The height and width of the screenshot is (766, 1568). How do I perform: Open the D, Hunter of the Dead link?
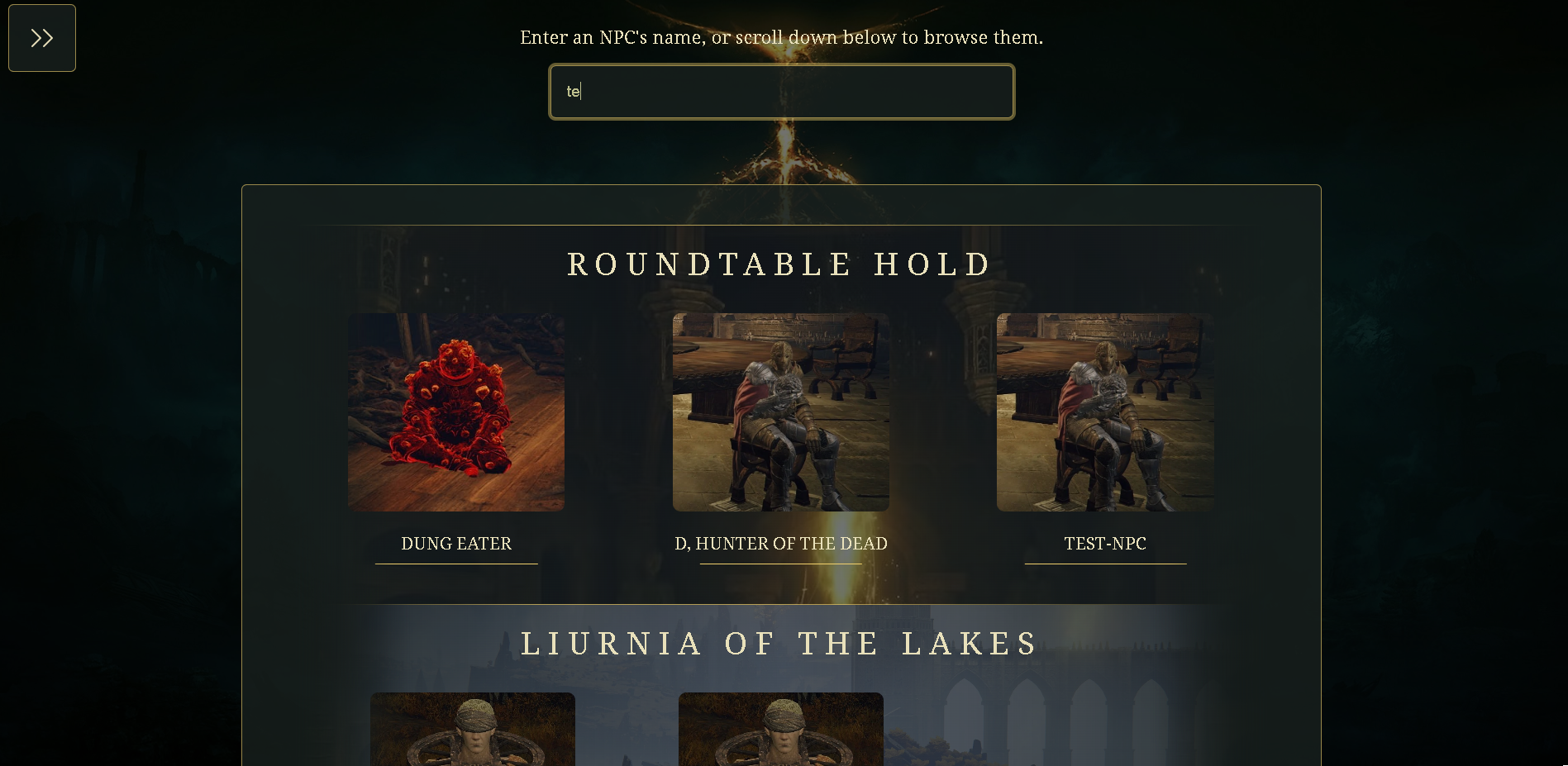tap(780, 543)
